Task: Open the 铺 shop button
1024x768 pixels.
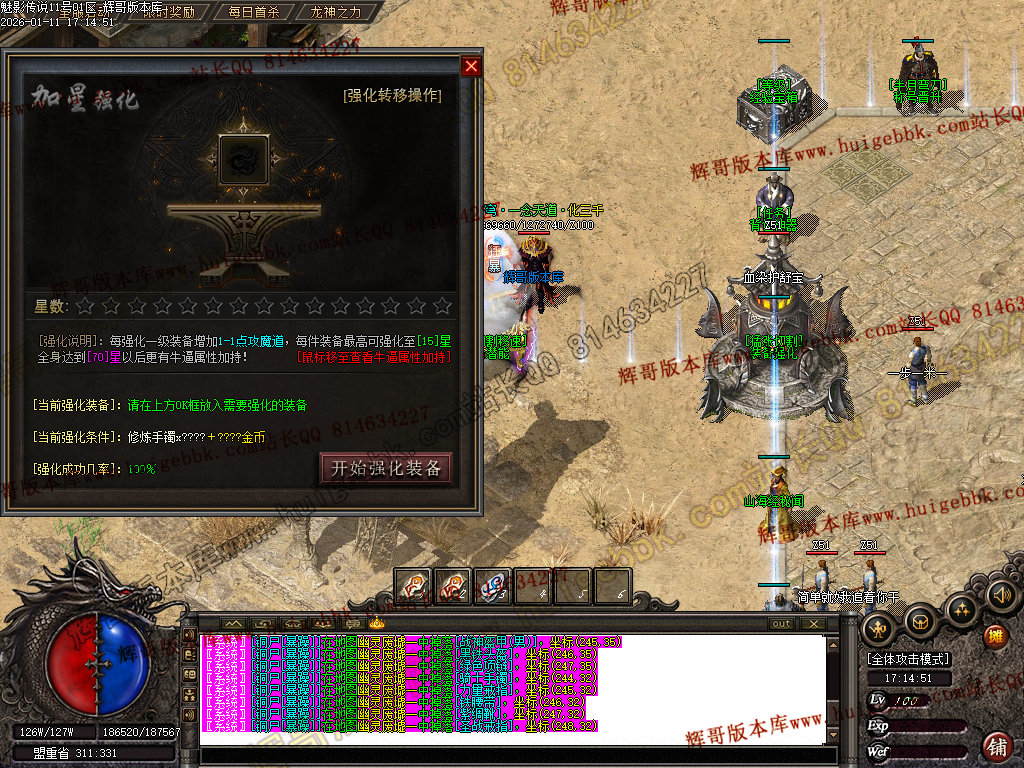Action: tap(997, 746)
